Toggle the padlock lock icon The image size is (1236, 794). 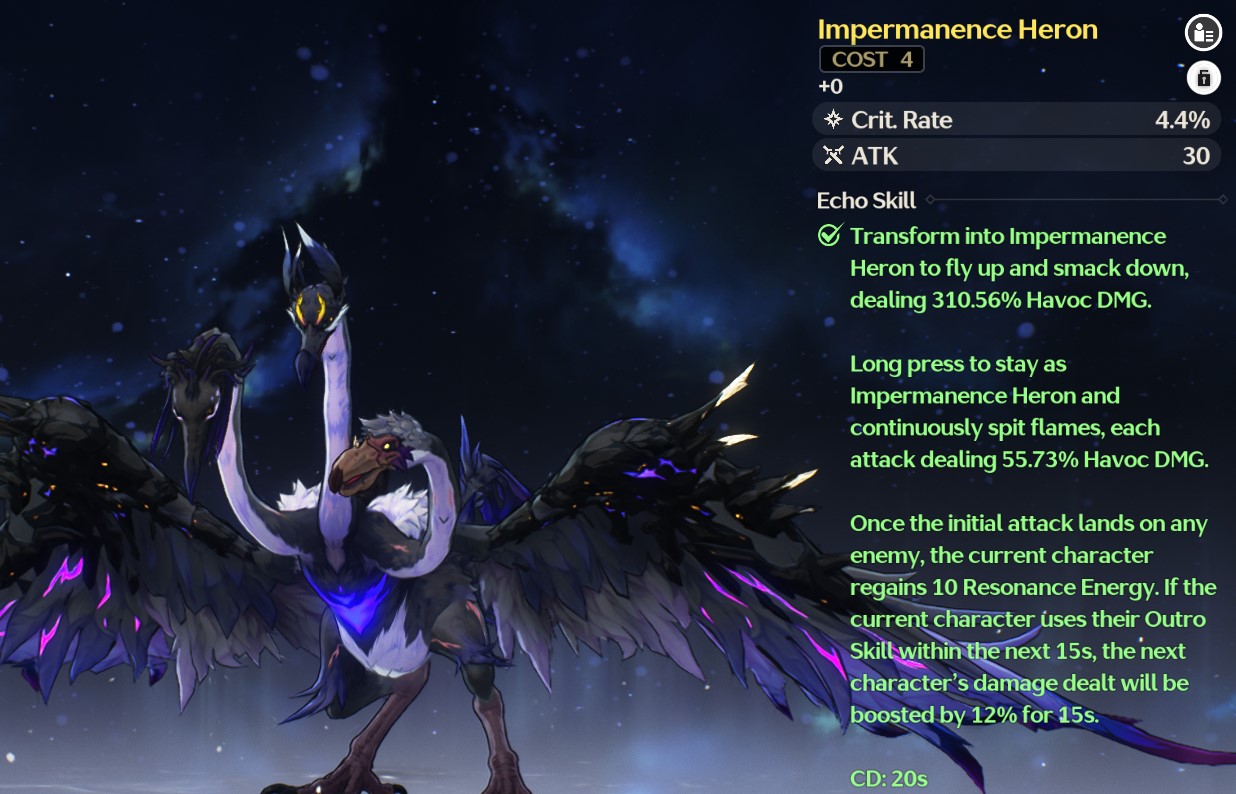[1203, 77]
